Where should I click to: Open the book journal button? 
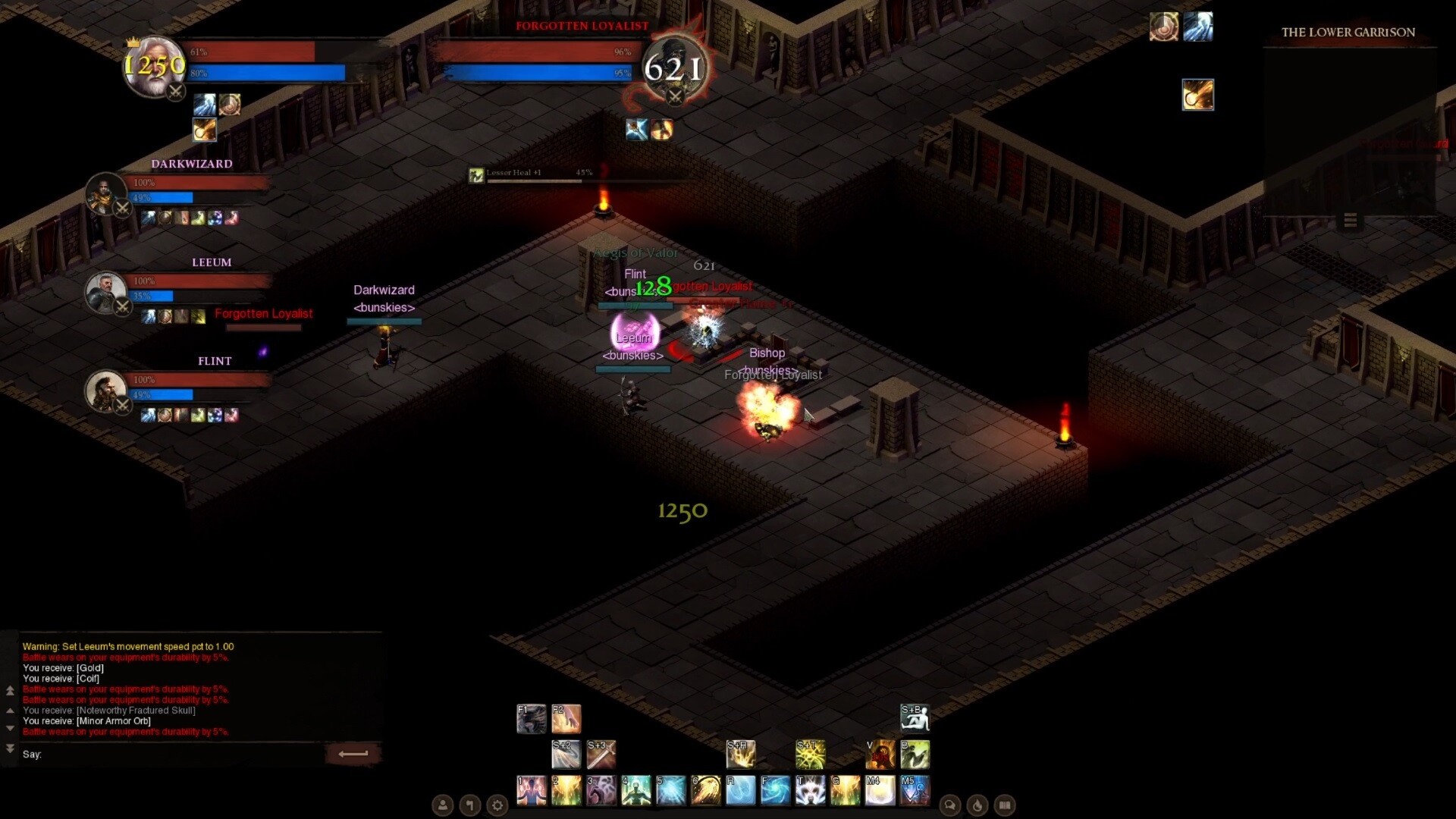[1005, 805]
